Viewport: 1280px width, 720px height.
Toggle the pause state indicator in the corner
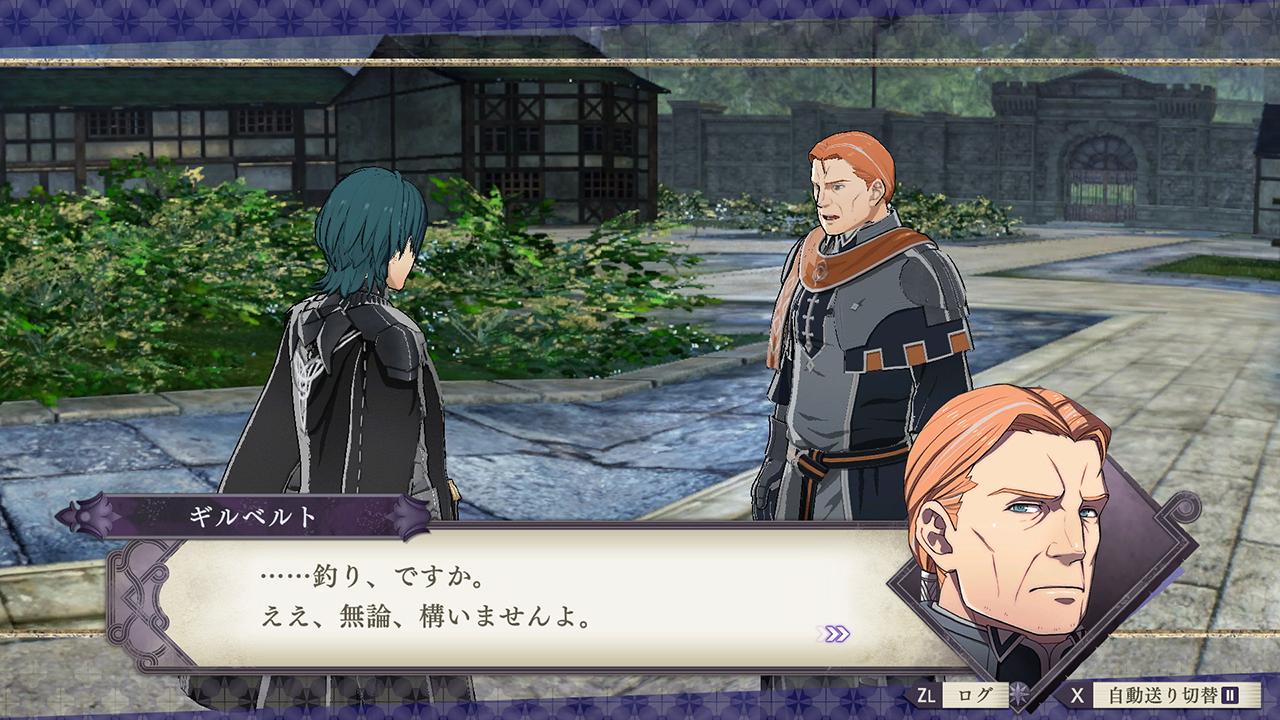[x=1232, y=695]
